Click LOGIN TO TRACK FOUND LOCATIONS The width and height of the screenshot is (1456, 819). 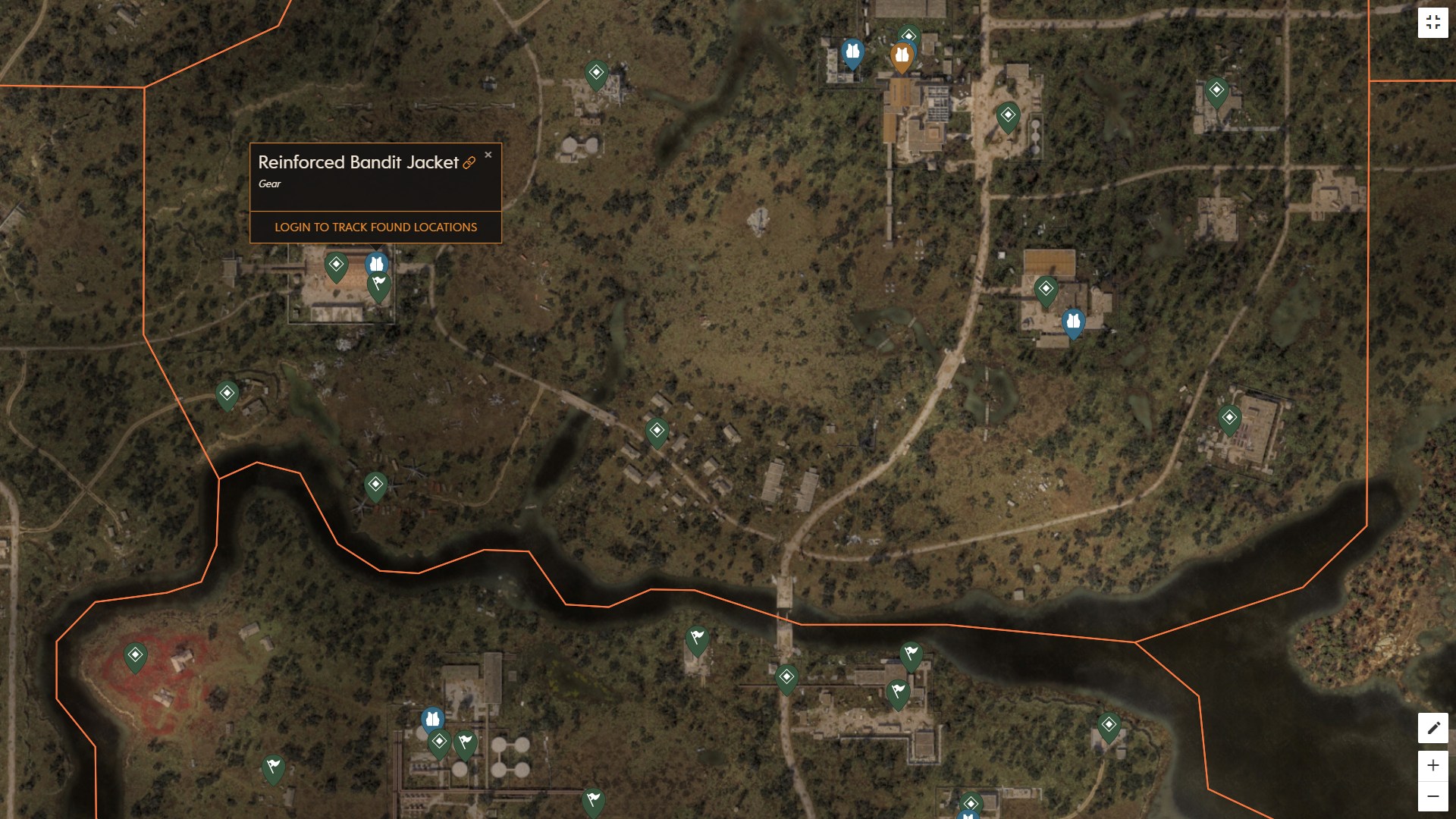(x=375, y=227)
